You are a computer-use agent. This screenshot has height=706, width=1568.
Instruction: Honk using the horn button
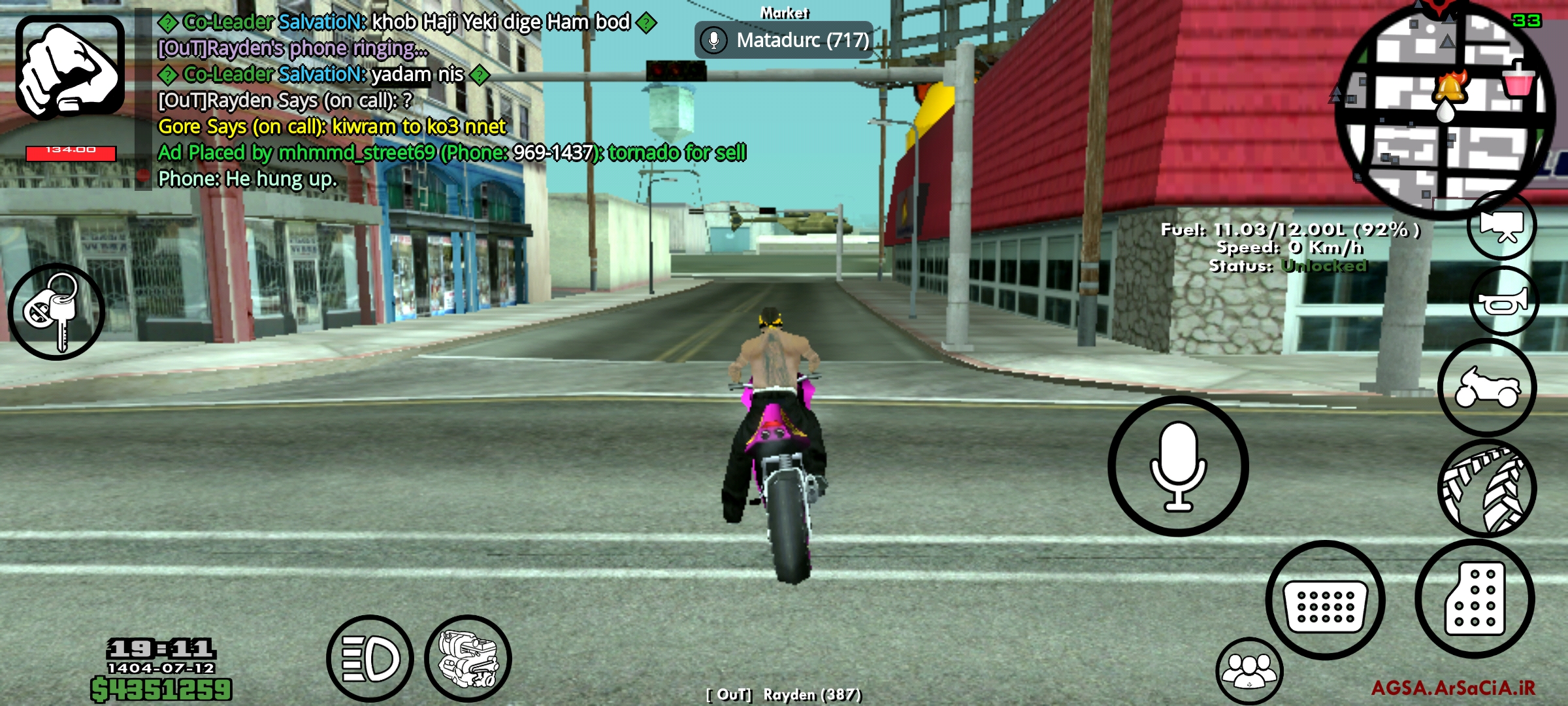tap(1504, 302)
